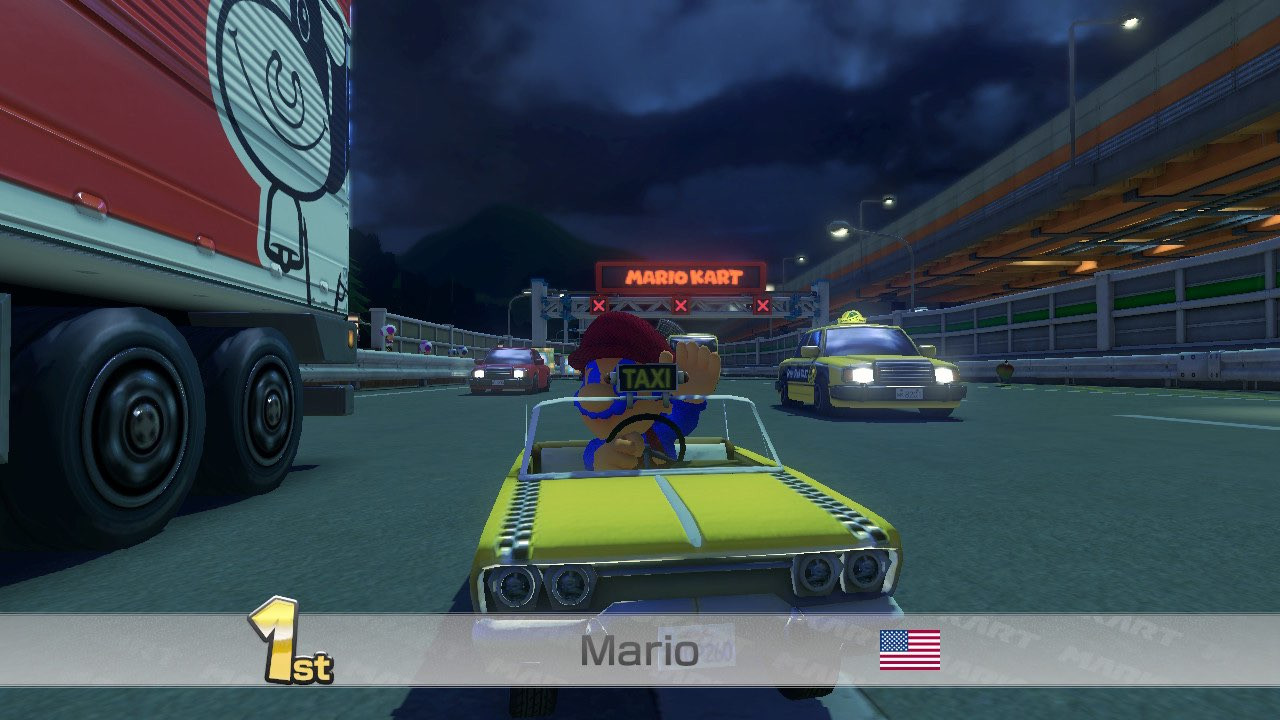
Task: Select the yellow taxi's roof lamp
Action: click(x=852, y=318)
